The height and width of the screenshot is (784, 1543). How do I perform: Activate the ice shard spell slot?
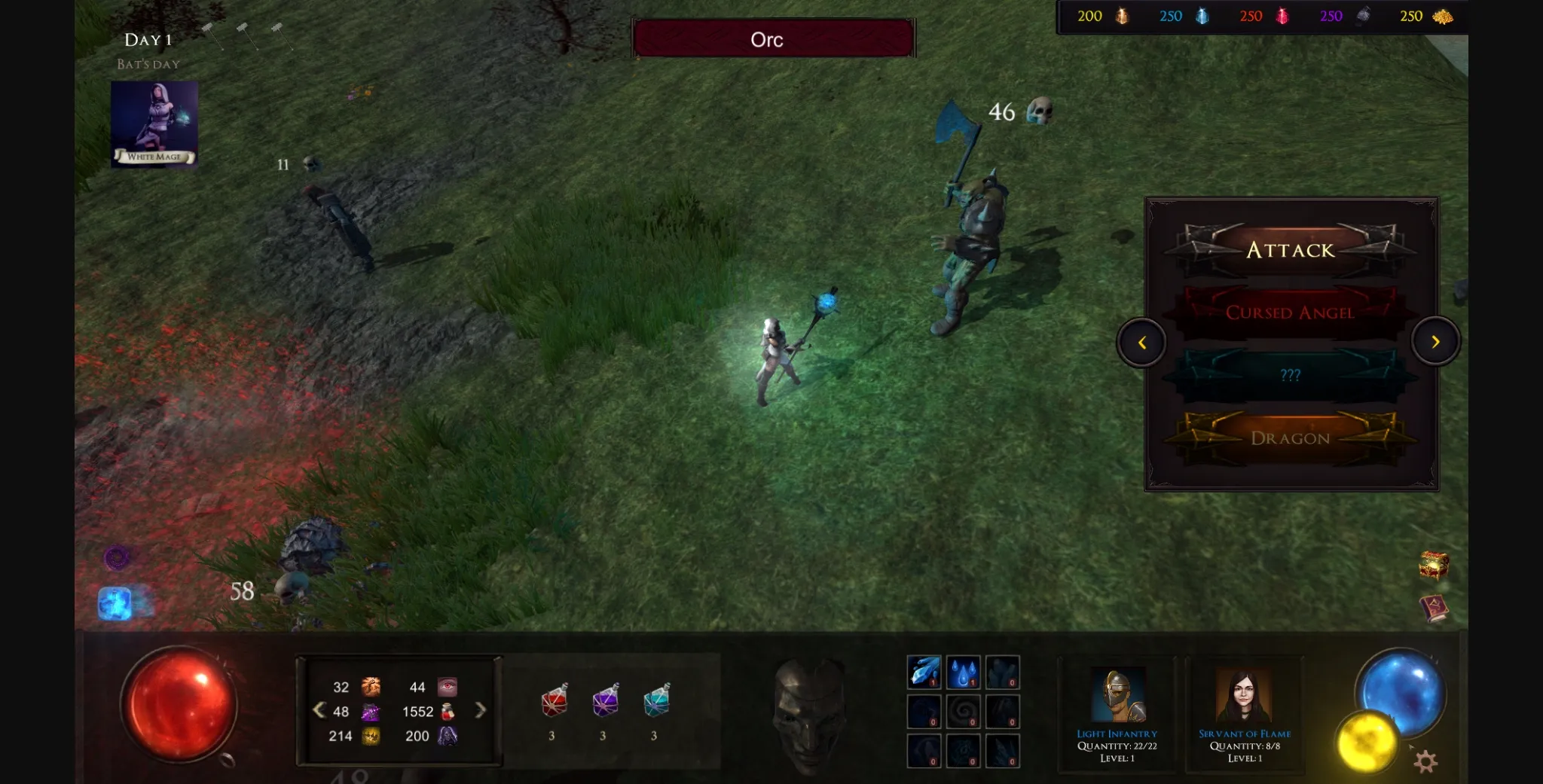coord(924,672)
